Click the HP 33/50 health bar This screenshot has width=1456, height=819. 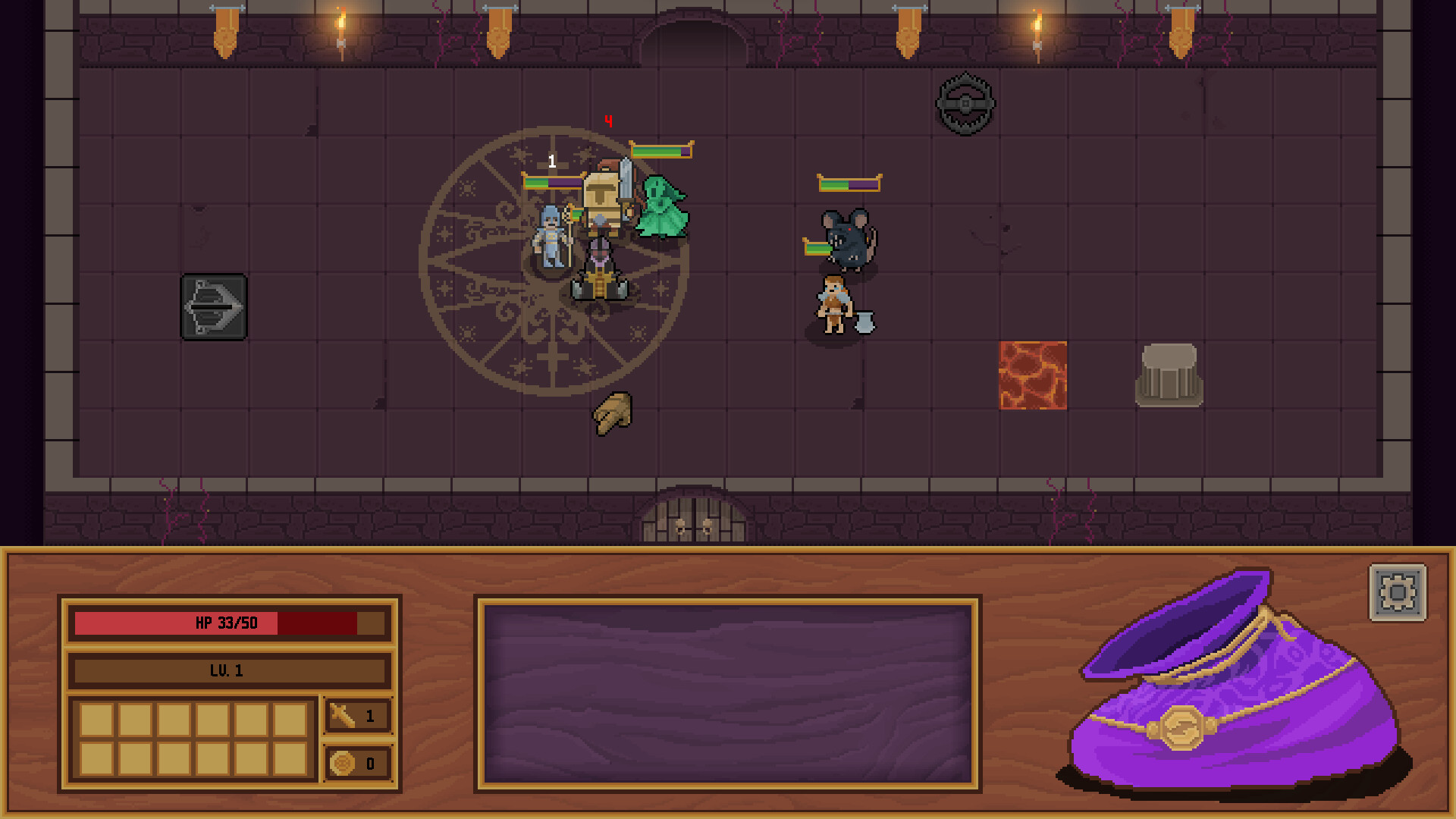click(x=227, y=624)
